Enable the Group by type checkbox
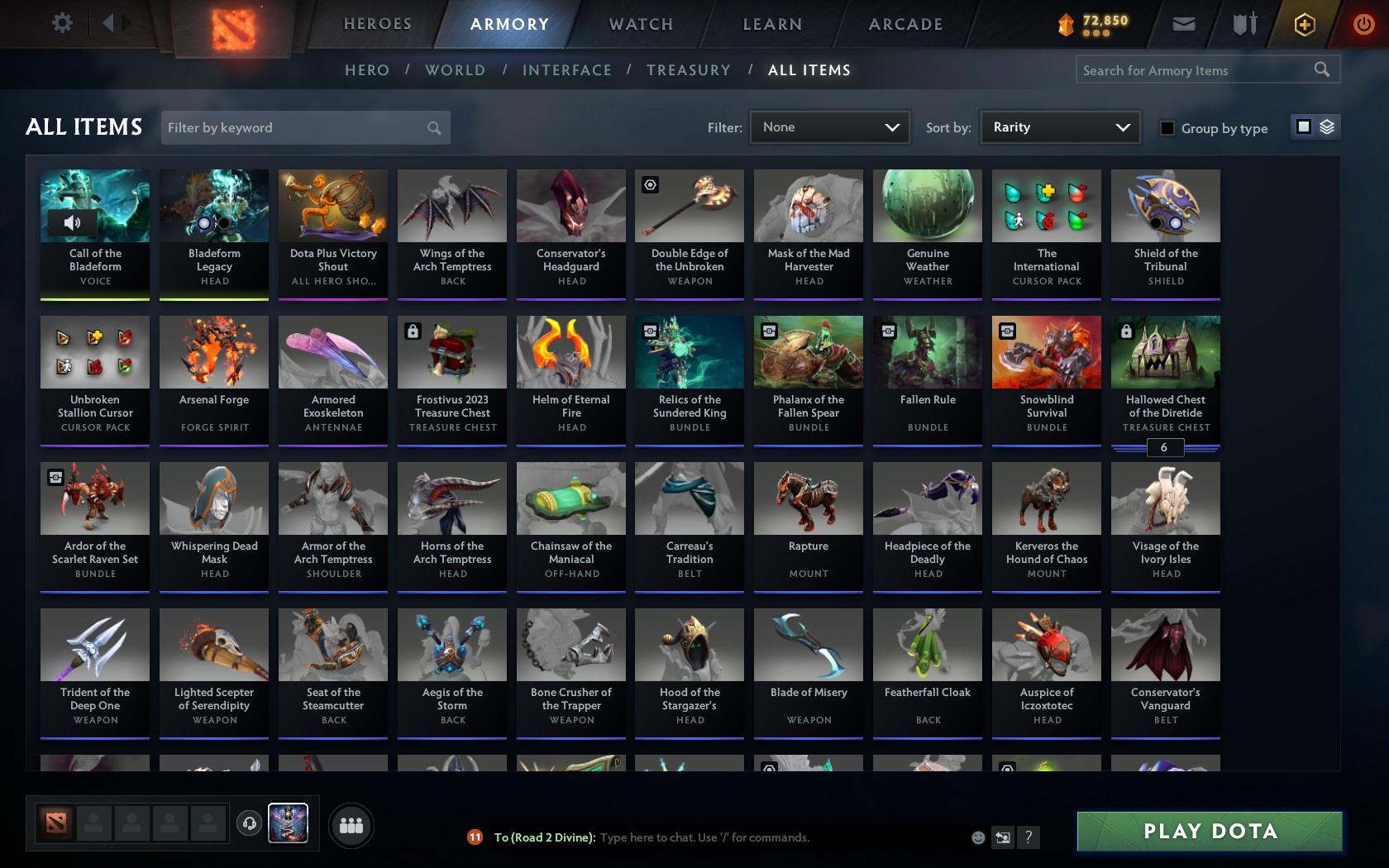 click(x=1167, y=128)
